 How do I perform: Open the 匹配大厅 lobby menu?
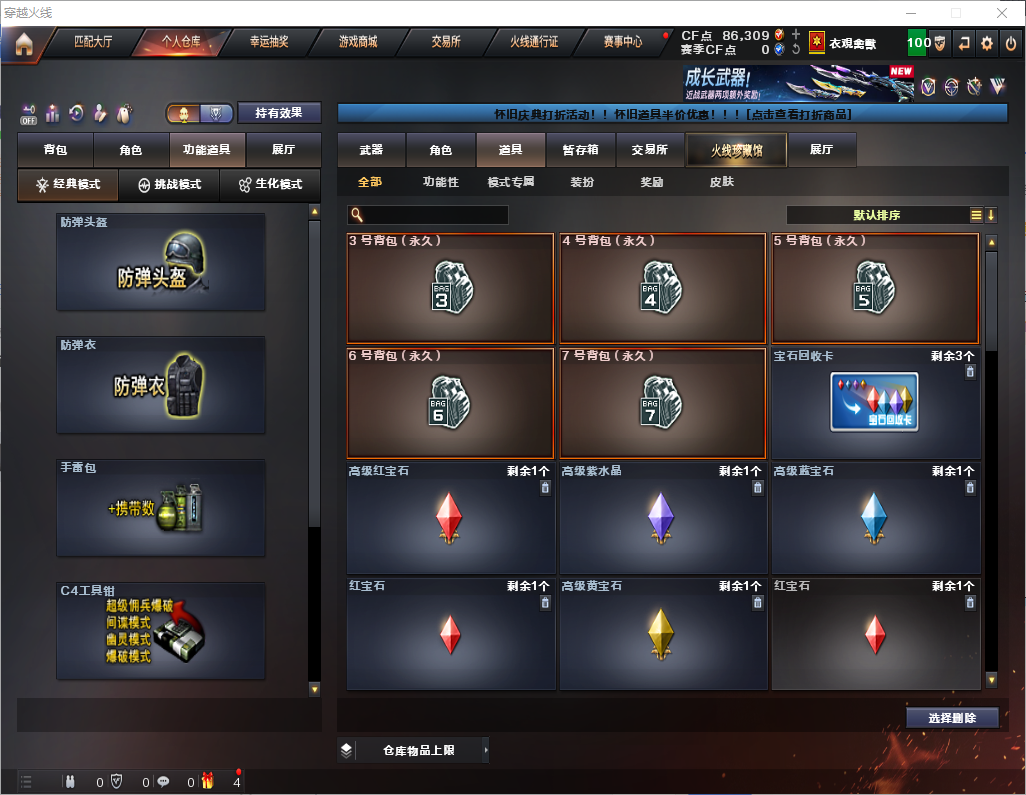coord(93,42)
